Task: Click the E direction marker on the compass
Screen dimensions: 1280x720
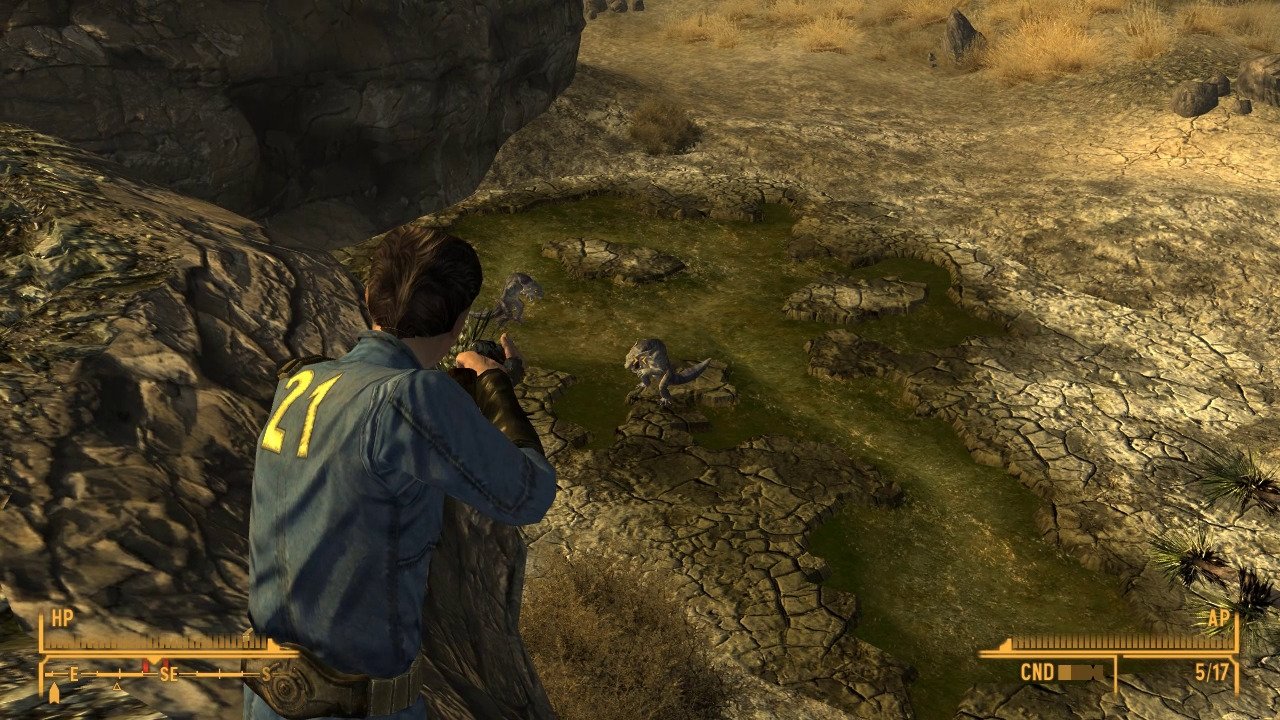Action: pos(73,672)
